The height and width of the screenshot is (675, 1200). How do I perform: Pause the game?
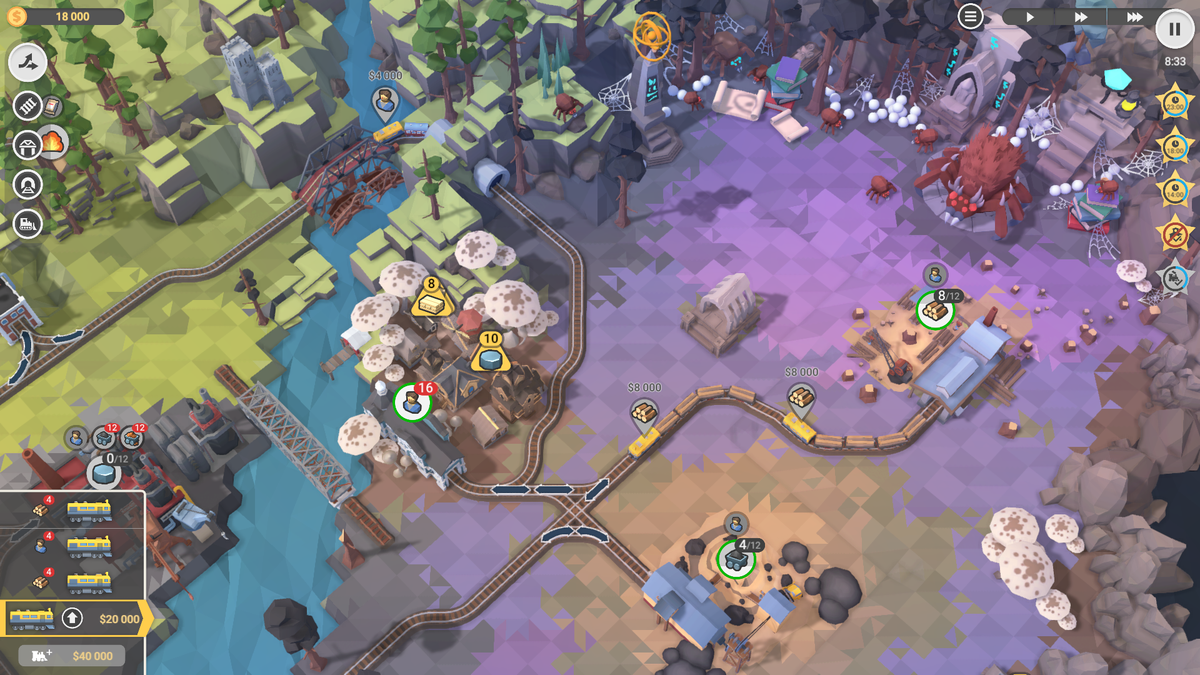point(1175,28)
